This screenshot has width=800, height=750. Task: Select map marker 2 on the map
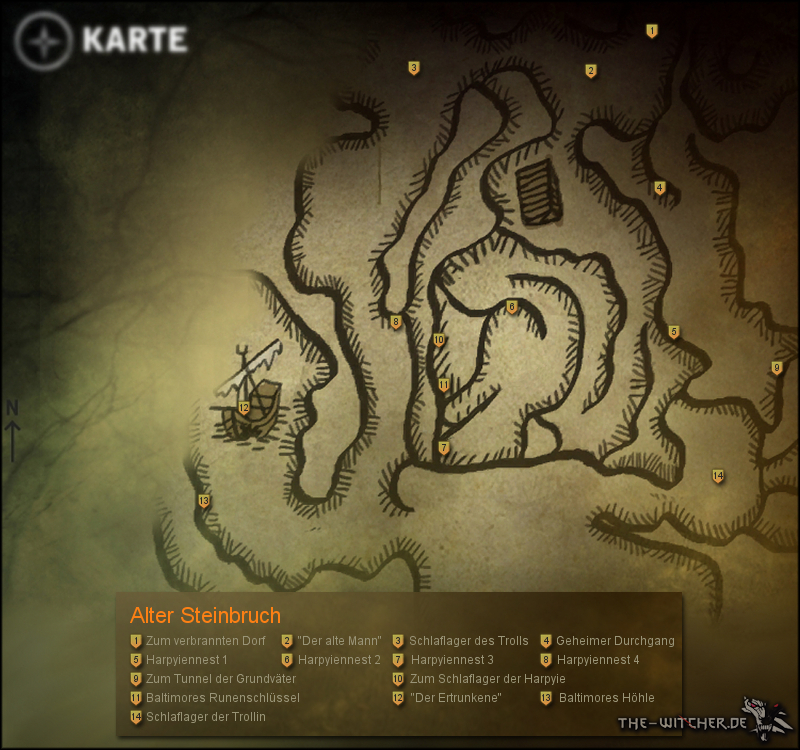tap(591, 70)
